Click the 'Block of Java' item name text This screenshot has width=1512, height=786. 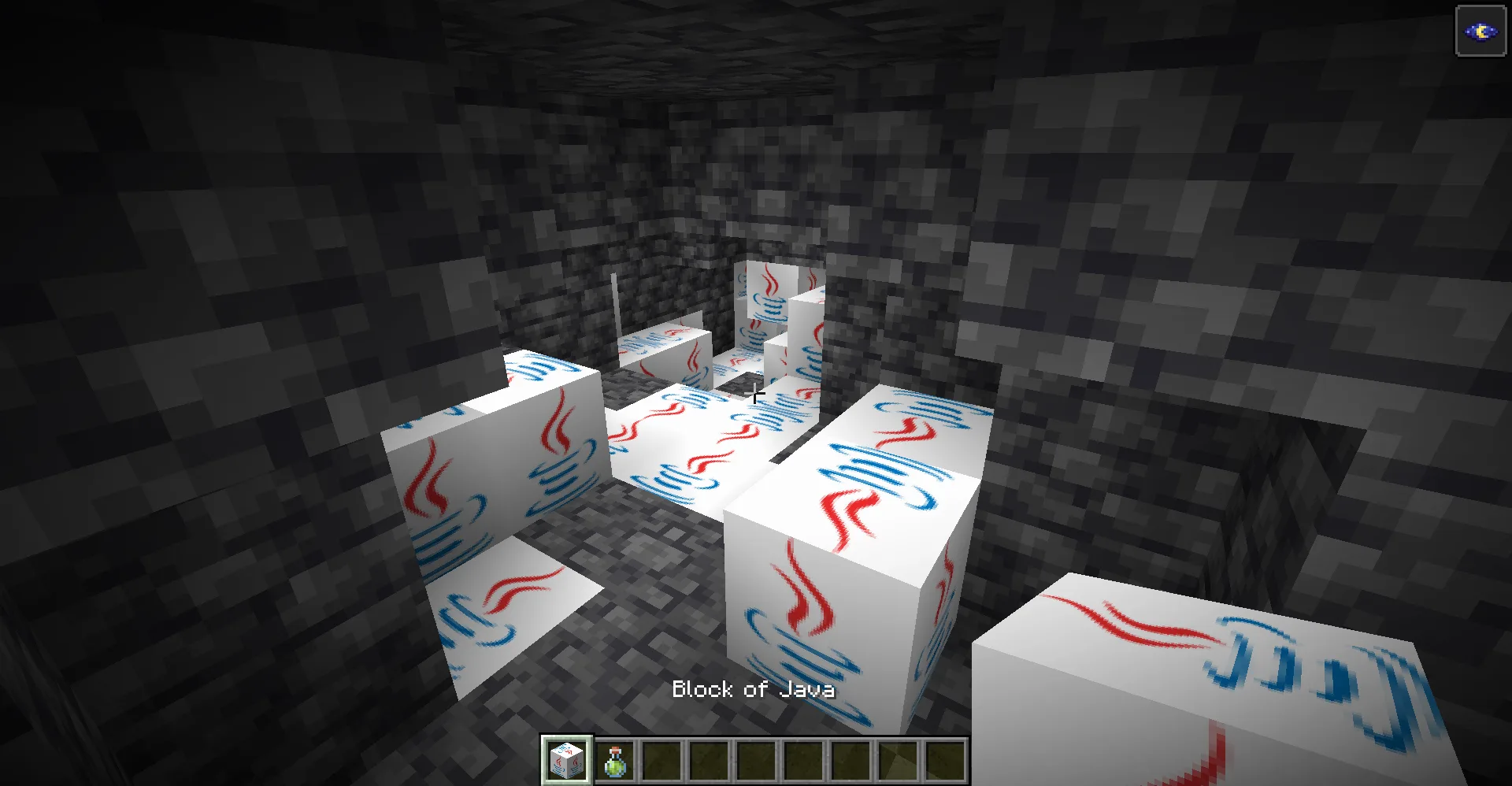tap(753, 690)
